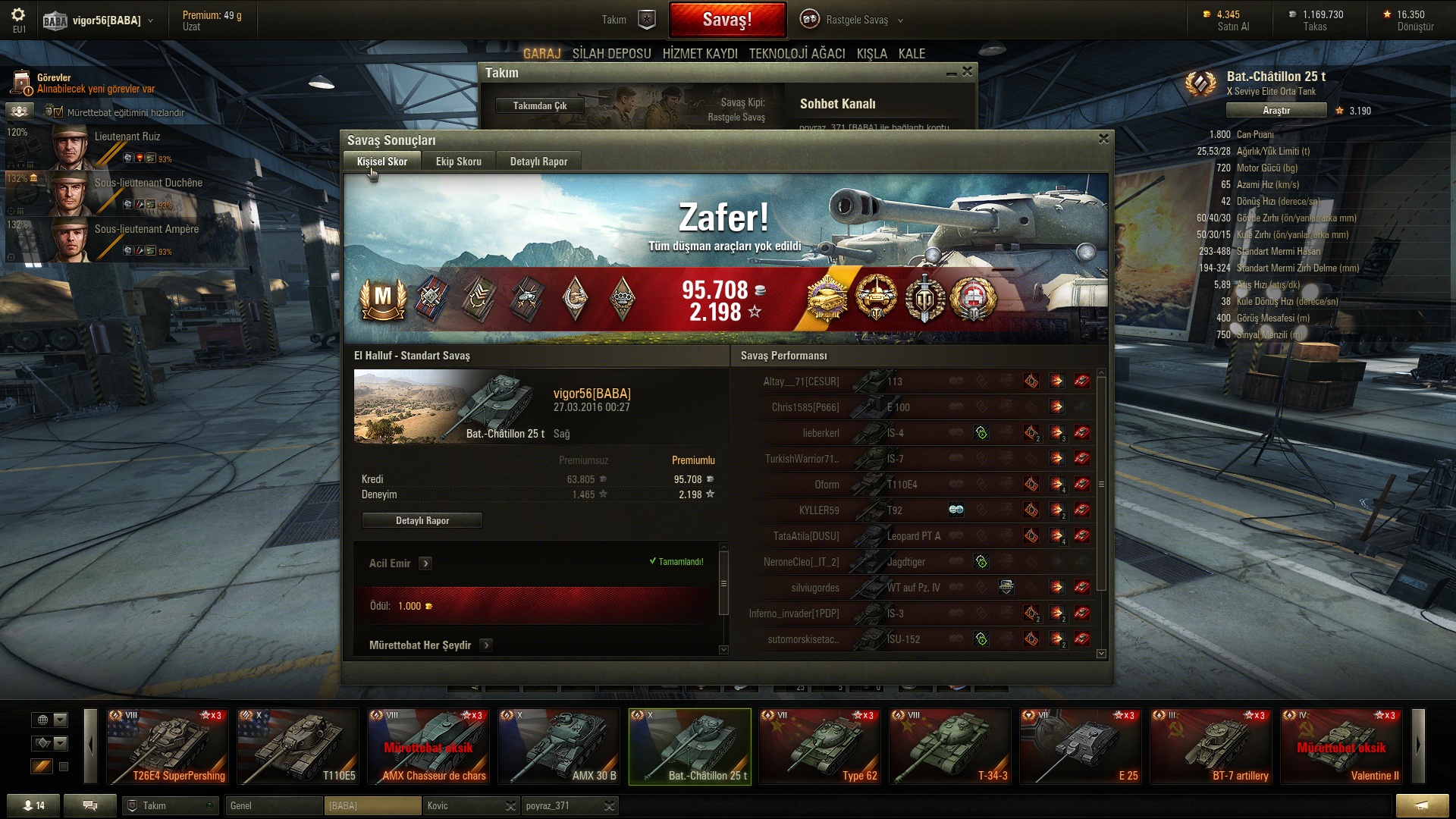Select crew member Lieutenant Ruiz
Image resolution: width=1456 pixels, height=819 pixels.
[127, 137]
